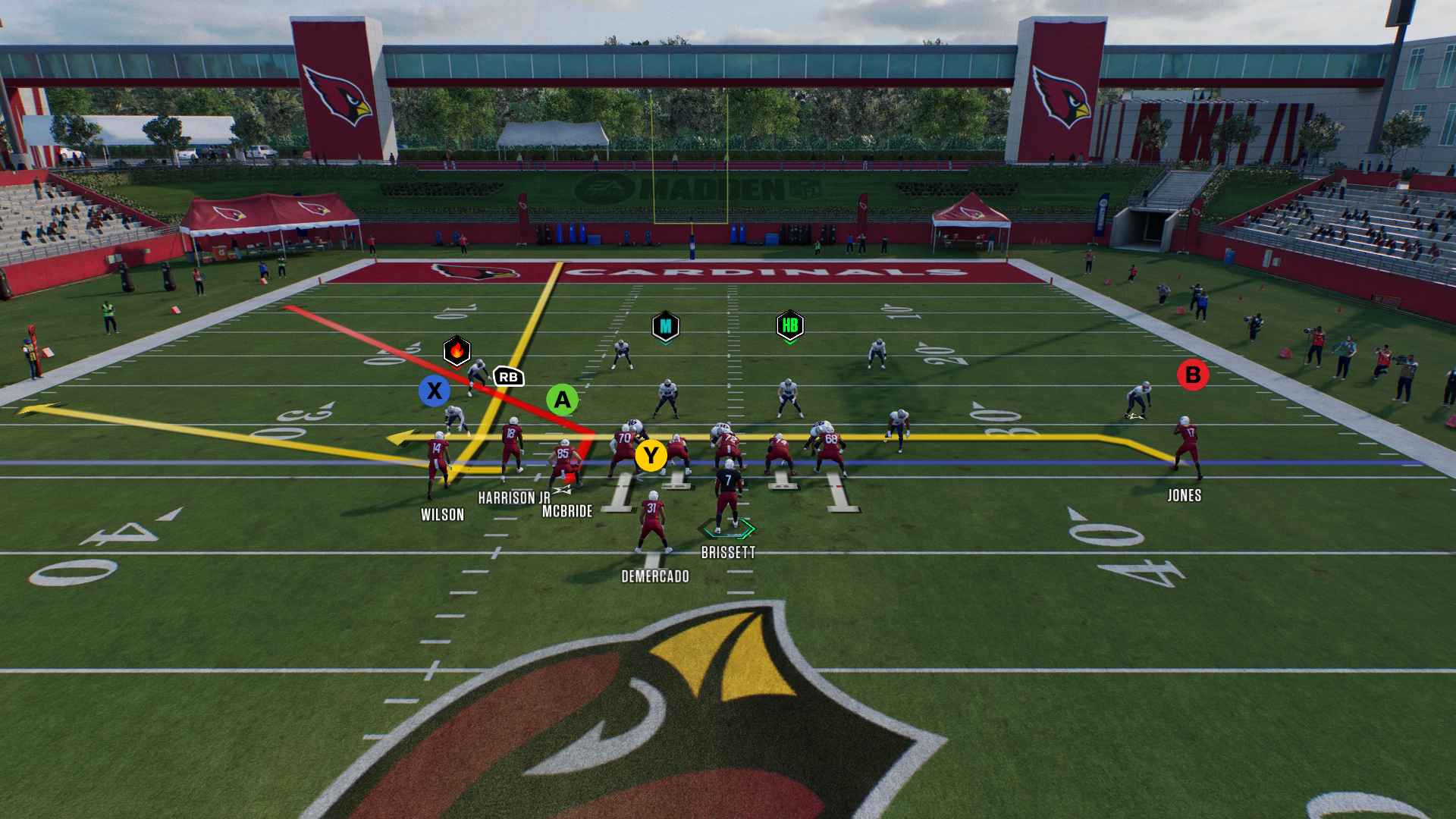The image size is (1456, 819).
Task: Choose the BRISSETT quarterback name label
Action: pyautogui.click(x=728, y=553)
